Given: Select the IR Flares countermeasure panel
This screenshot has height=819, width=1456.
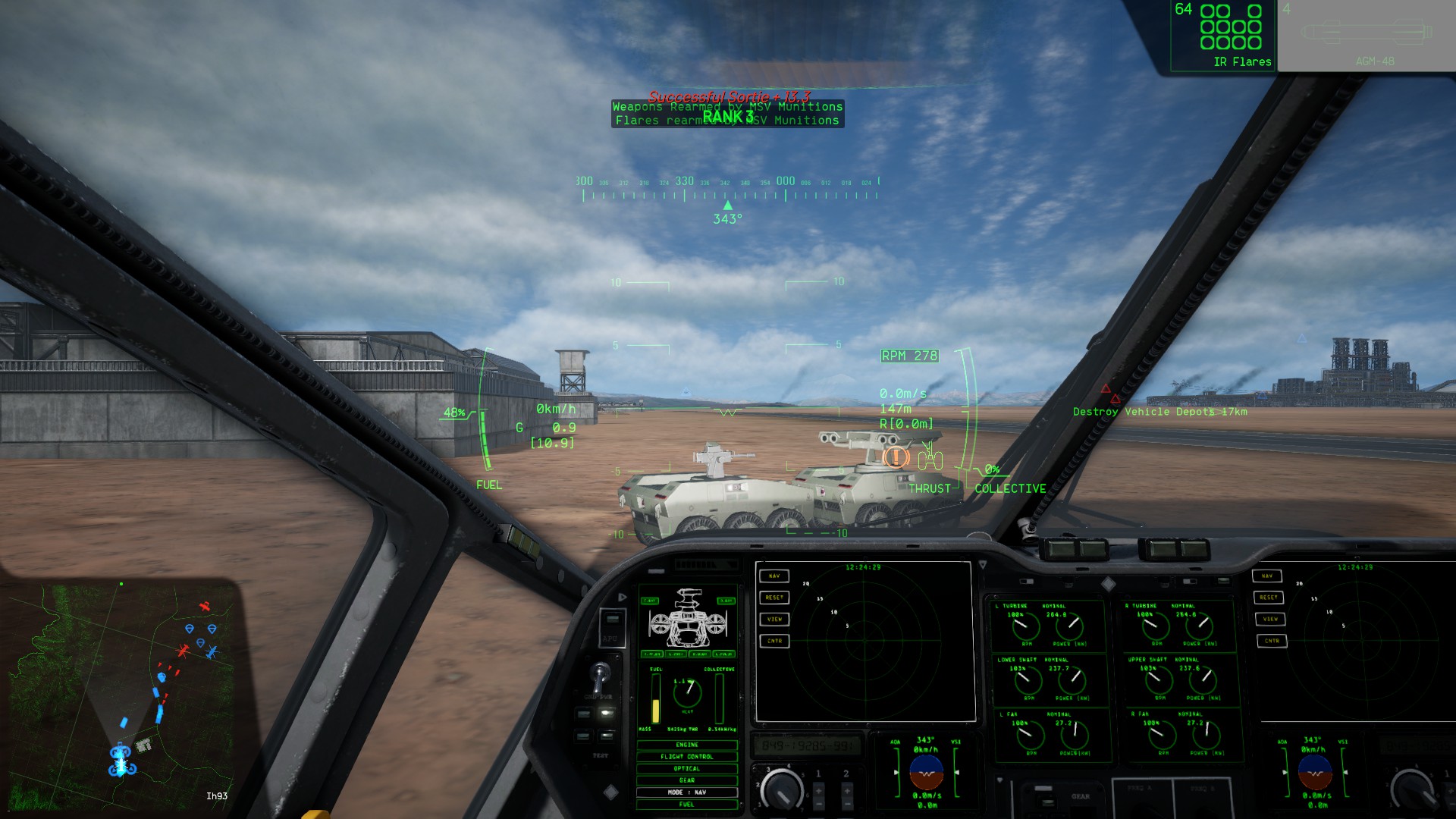Looking at the screenshot, I should click(1222, 36).
